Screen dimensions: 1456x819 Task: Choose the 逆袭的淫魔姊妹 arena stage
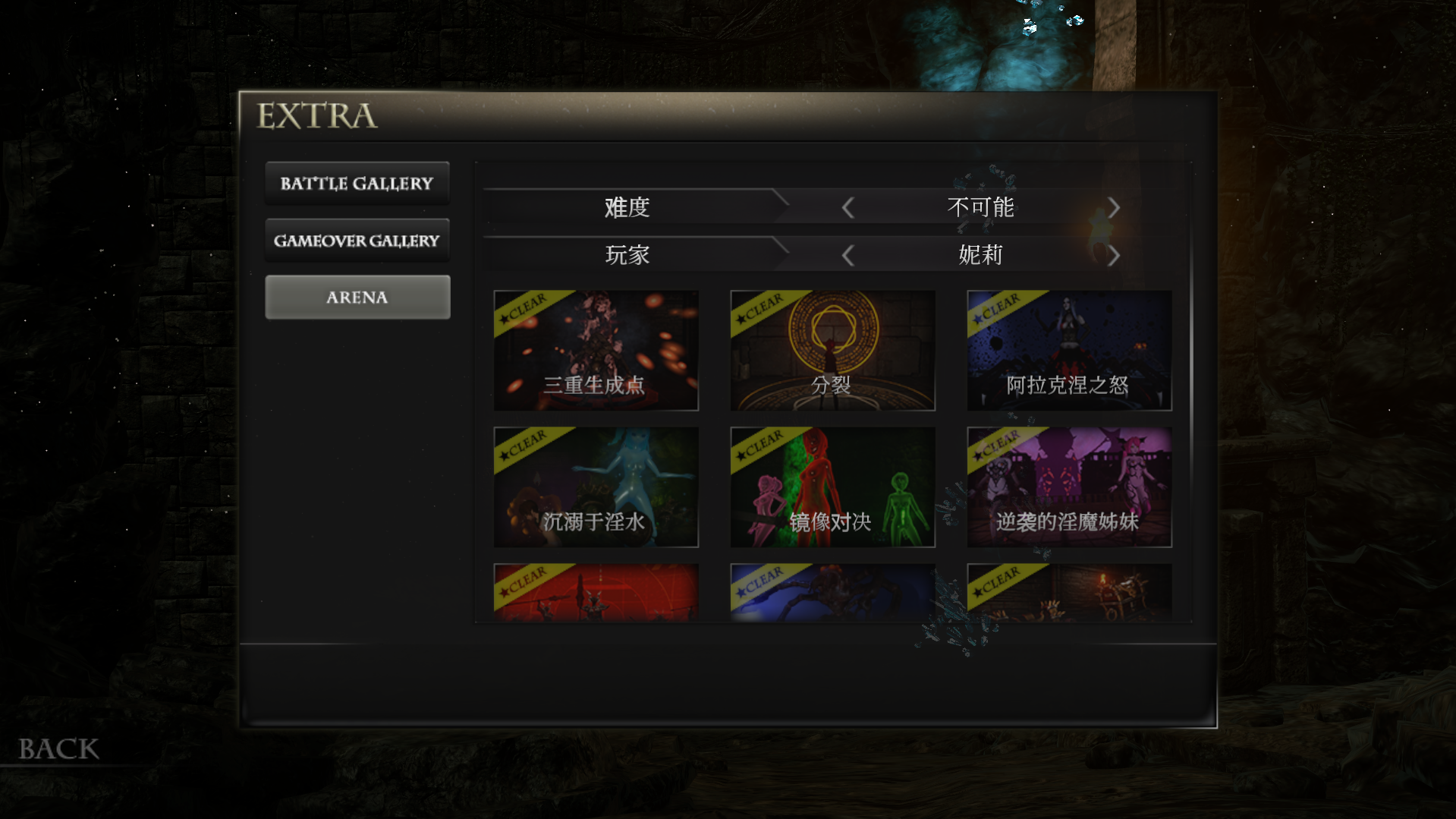tap(1069, 487)
